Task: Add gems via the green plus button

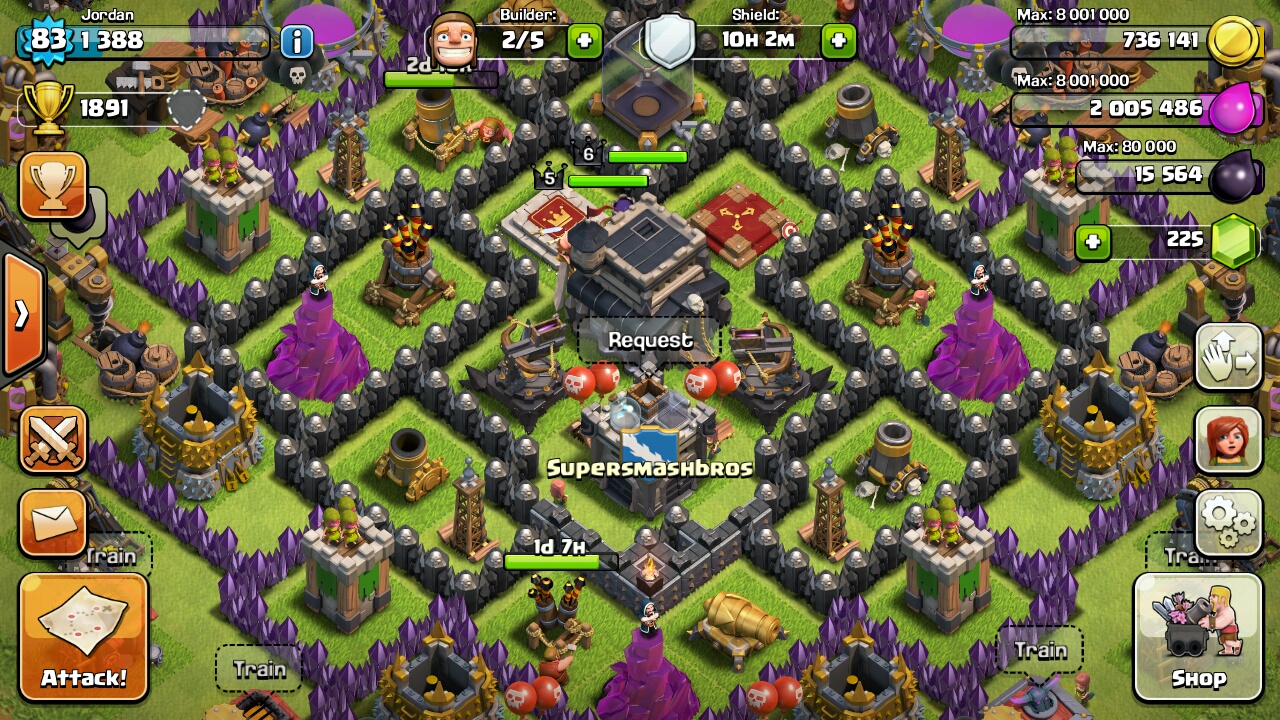Action: (x=1092, y=242)
